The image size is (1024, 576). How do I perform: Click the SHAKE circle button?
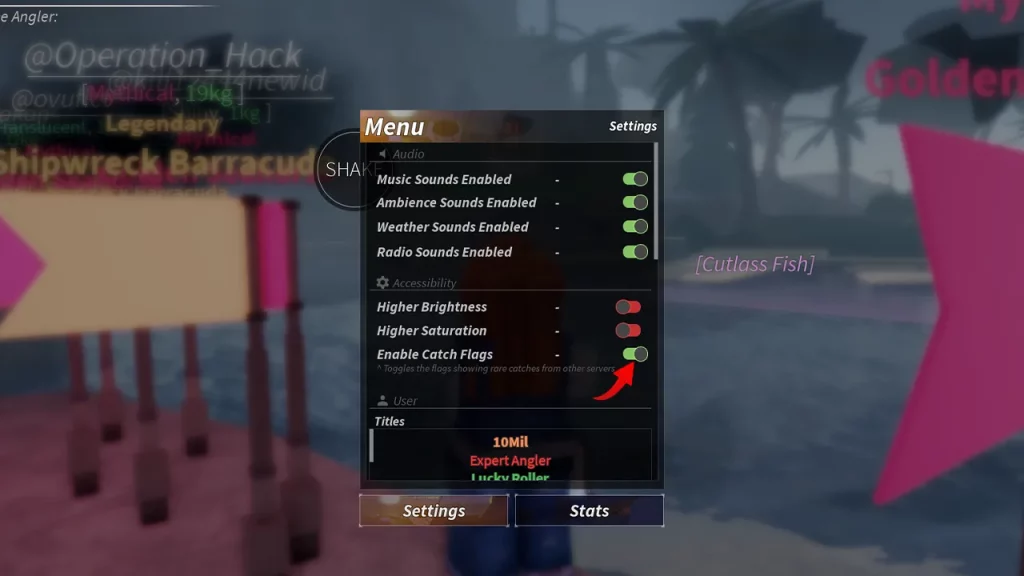point(343,170)
